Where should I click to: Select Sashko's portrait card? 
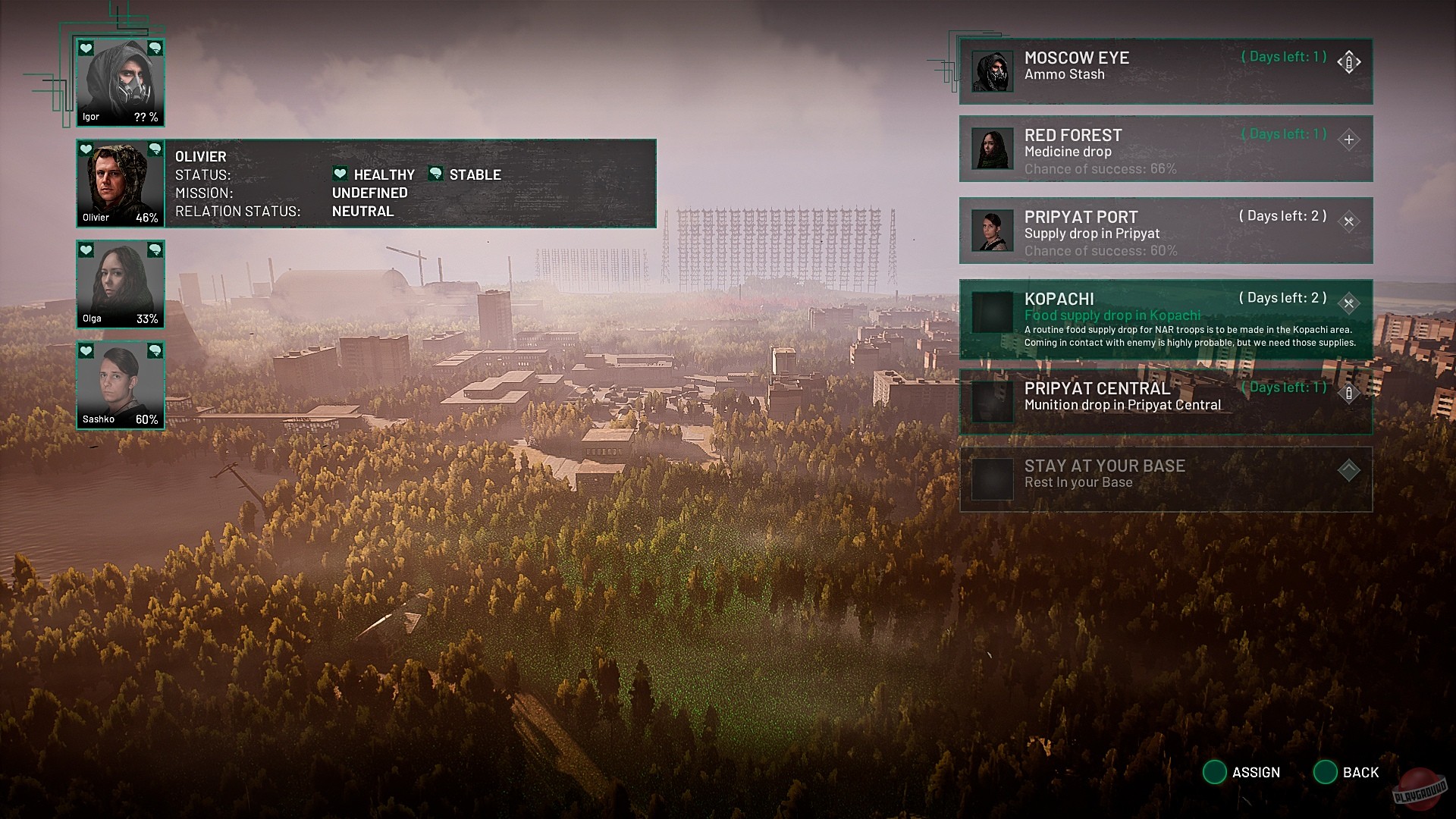(121, 385)
